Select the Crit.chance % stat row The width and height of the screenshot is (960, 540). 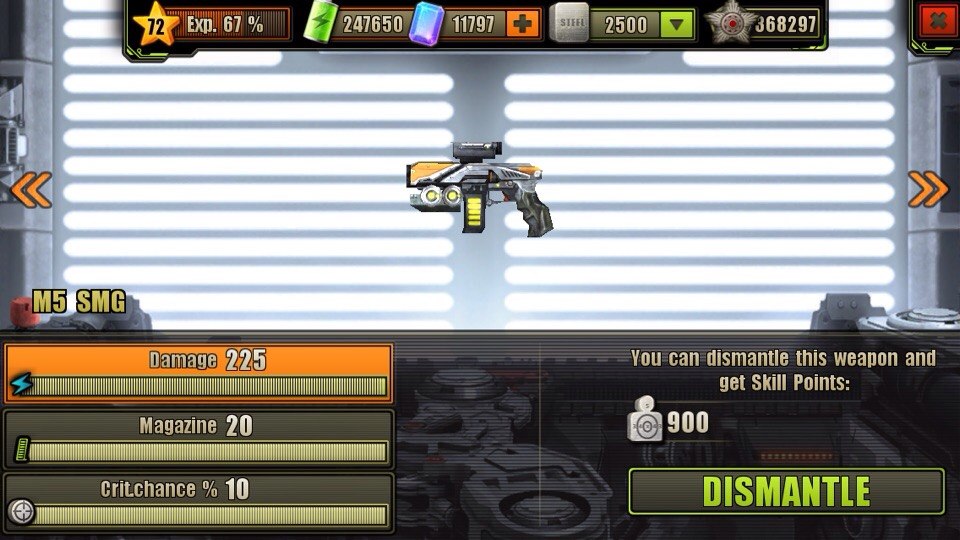pos(198,502)
